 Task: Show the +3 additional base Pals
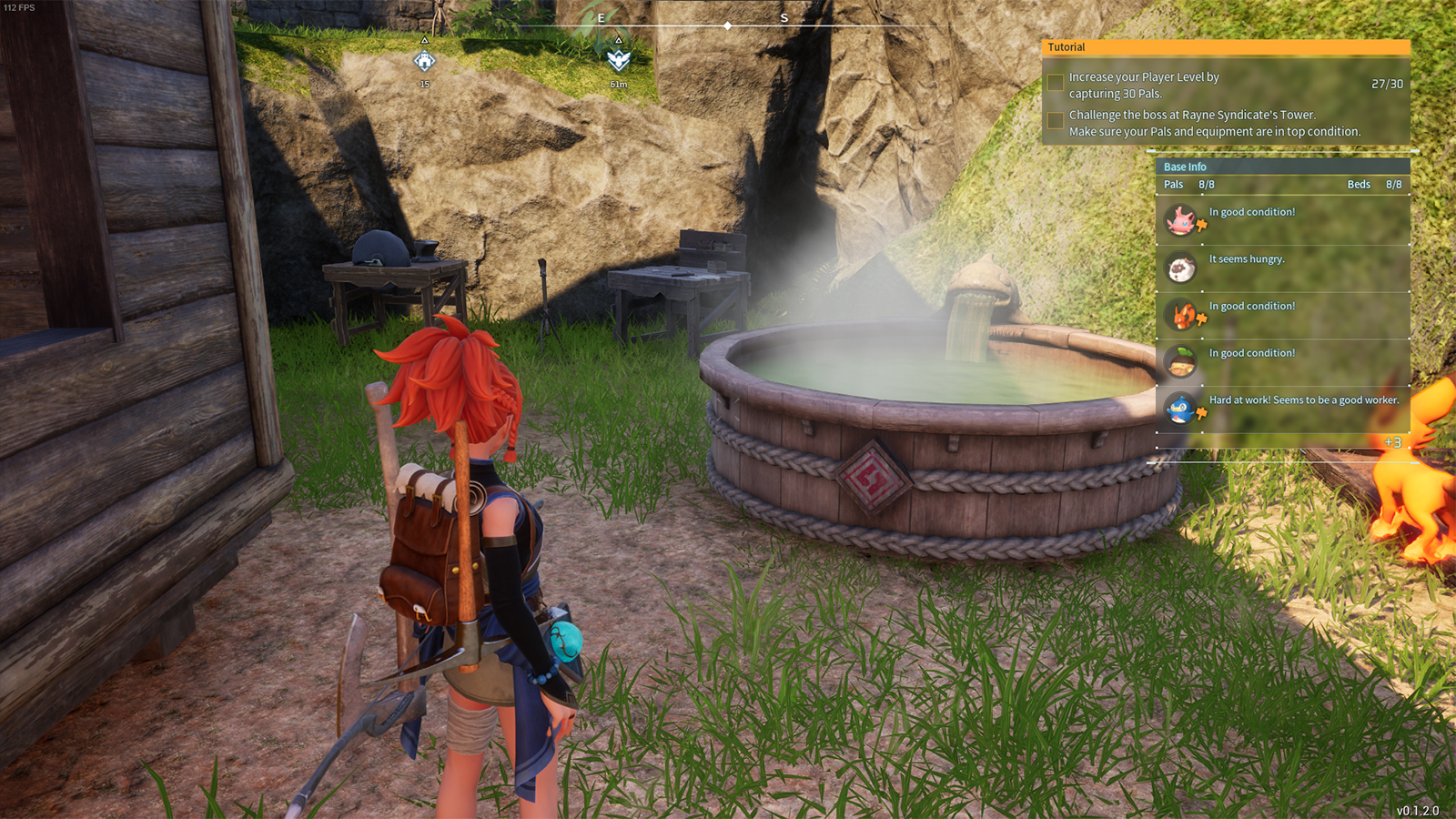tap(1392, 442)
